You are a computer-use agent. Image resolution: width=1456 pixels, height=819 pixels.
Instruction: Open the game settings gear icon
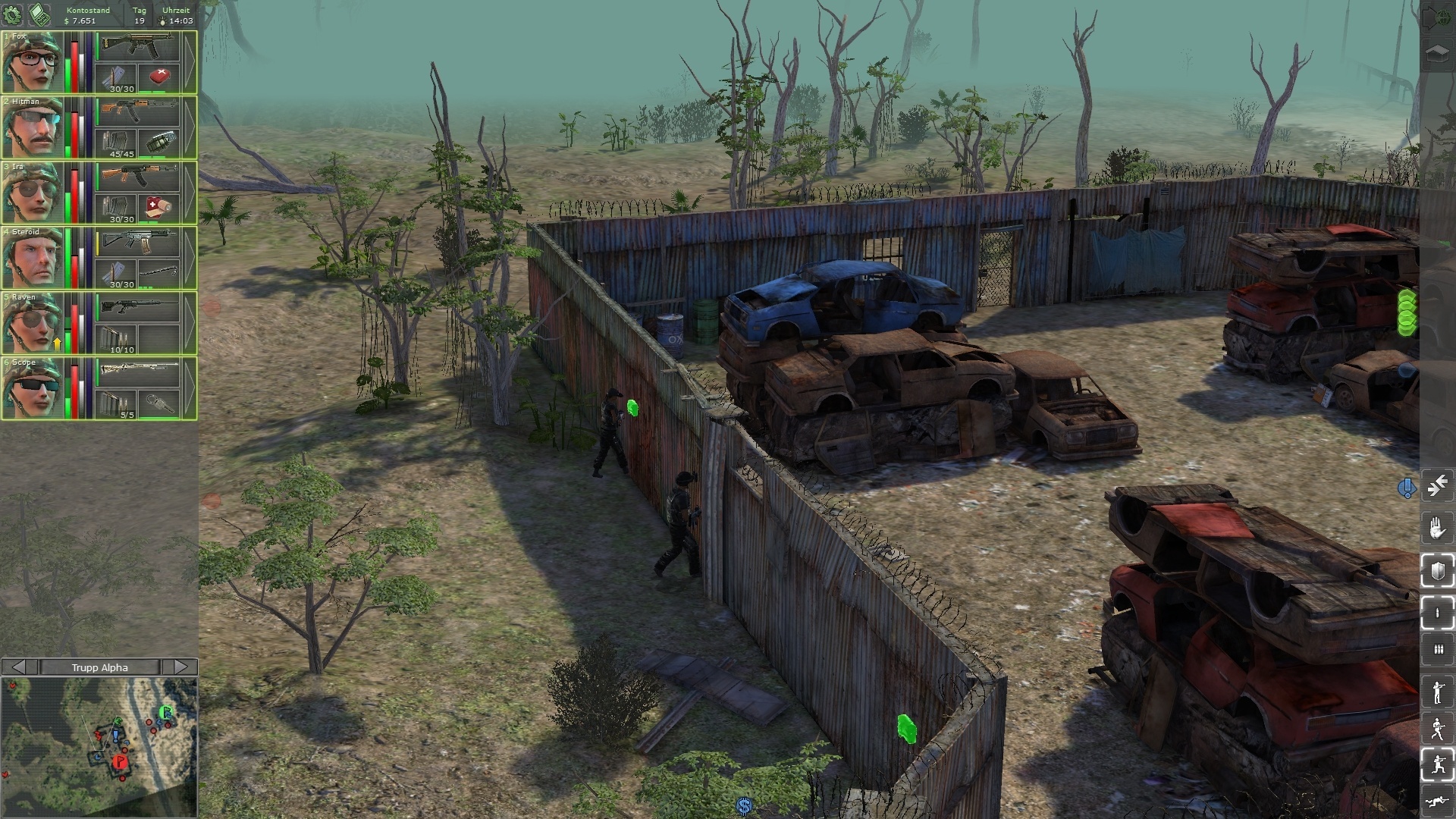(x=13, y=13)
